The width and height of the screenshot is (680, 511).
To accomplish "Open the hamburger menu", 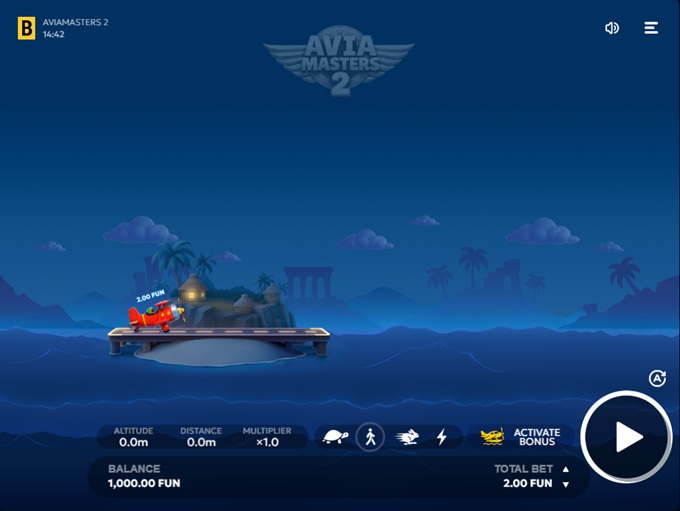I will 651,28.
